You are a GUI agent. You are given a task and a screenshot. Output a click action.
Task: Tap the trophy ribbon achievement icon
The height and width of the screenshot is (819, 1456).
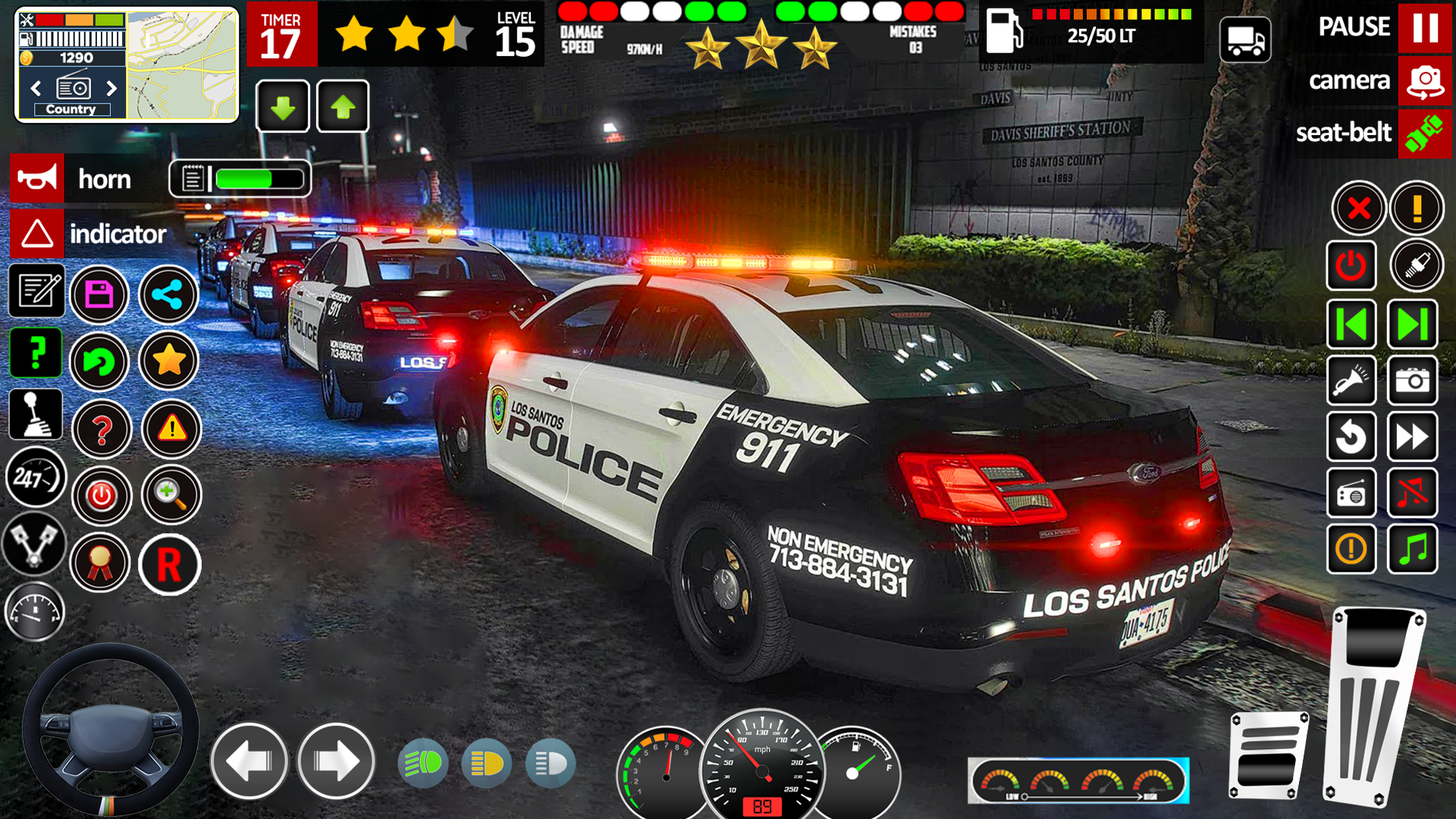tap(100, 564)
